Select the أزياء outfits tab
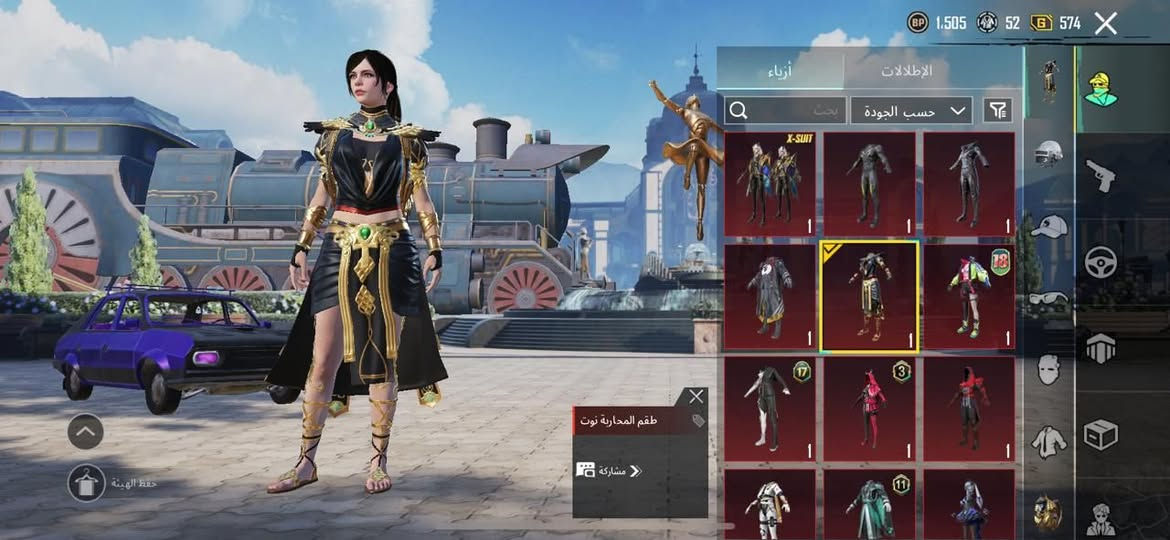Image resolution: width=1170 pixels, height=540 pixels. click(x=780, y=71)
